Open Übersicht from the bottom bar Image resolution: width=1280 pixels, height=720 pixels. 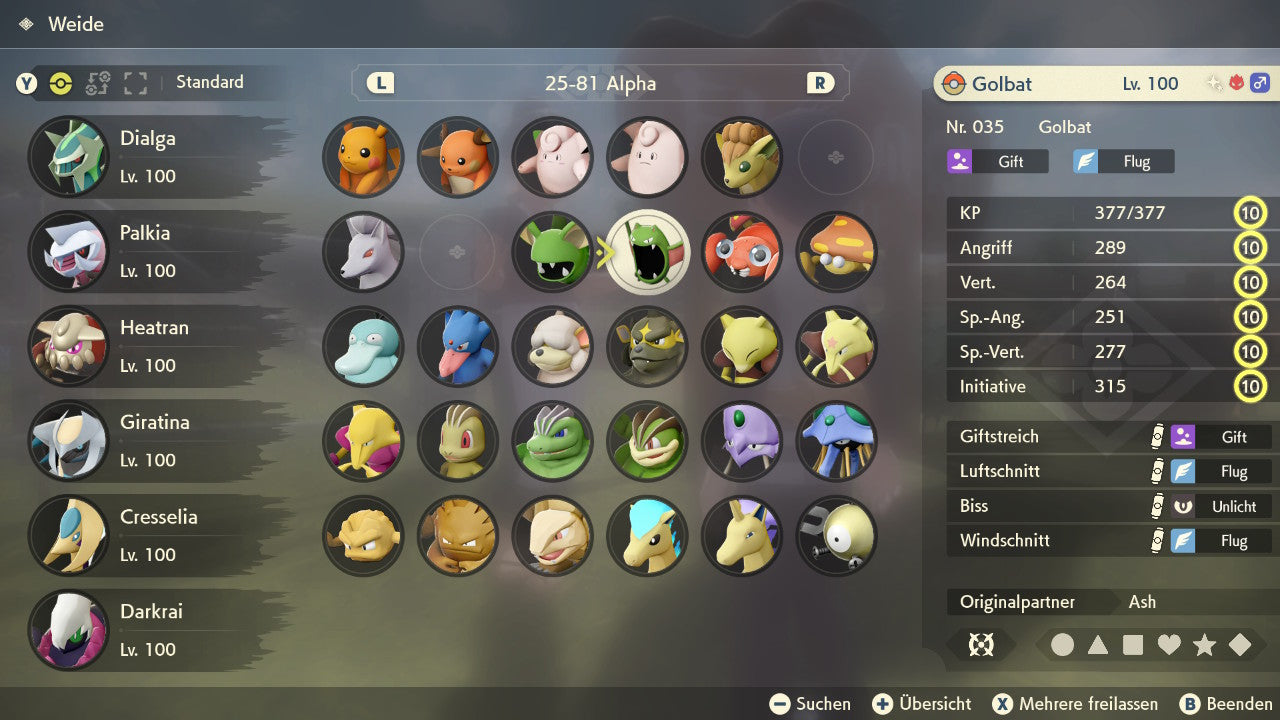click(x=921, y=703)
